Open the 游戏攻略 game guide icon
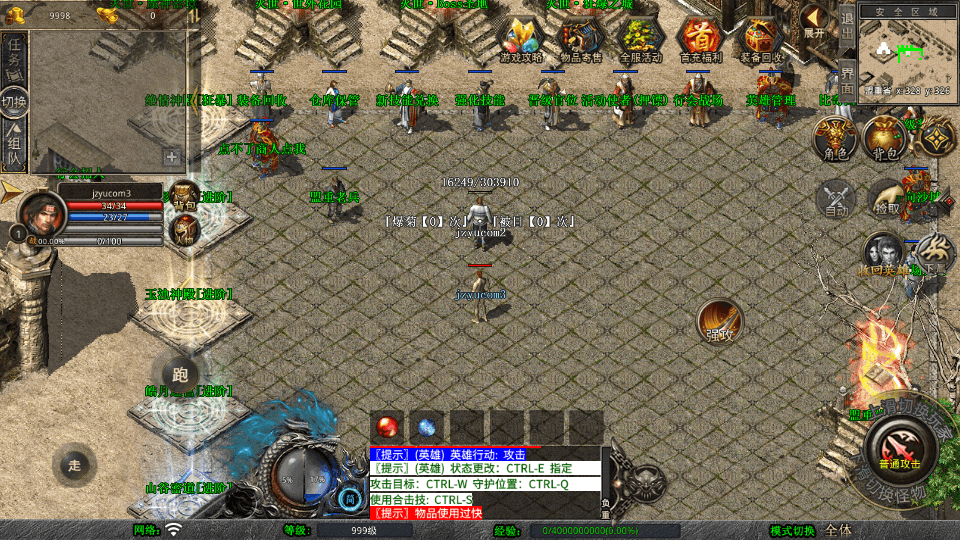The width and height of the screenshot is (960, 540). (521, 39)
